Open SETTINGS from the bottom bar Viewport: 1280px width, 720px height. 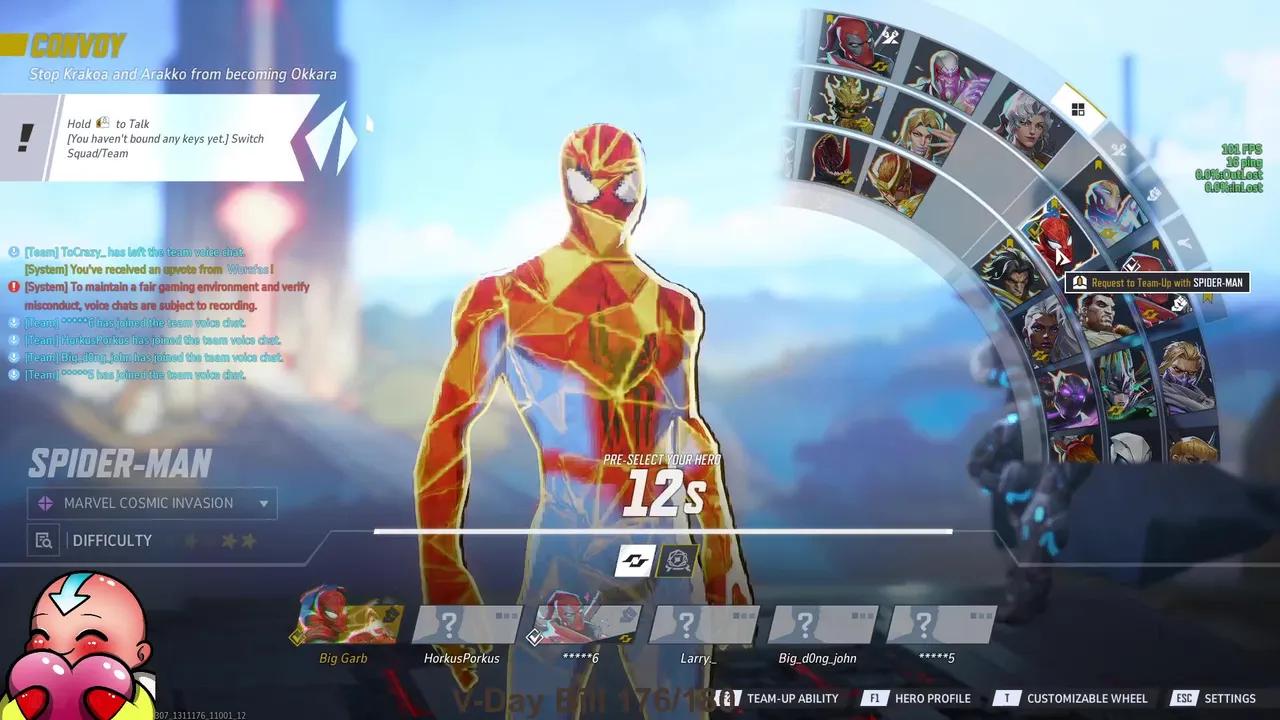coord(1229,698)
